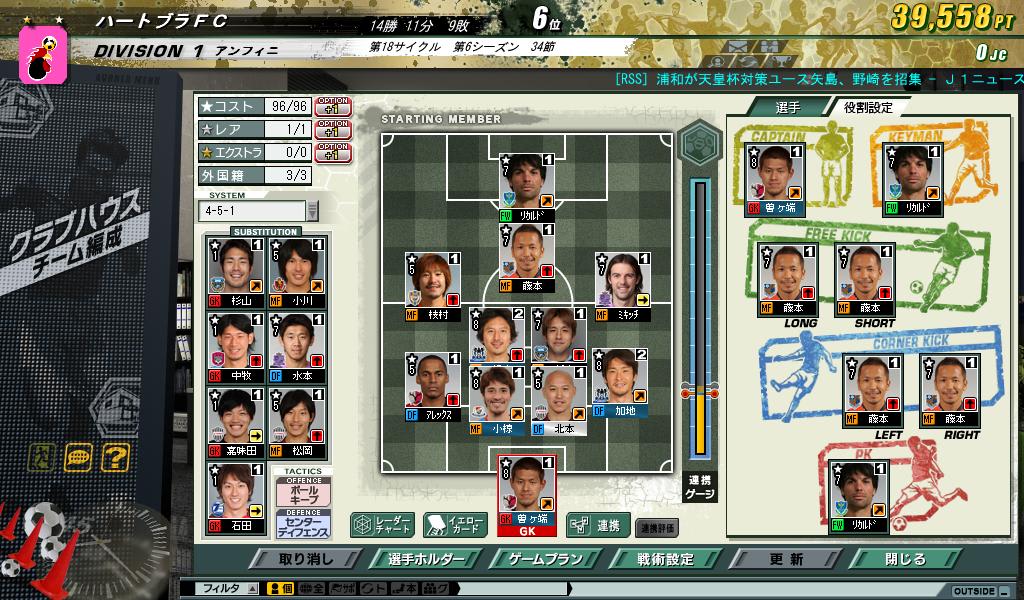
Task: Click the OPTION +1 button beside コスト
Action: tap(332, 105)
